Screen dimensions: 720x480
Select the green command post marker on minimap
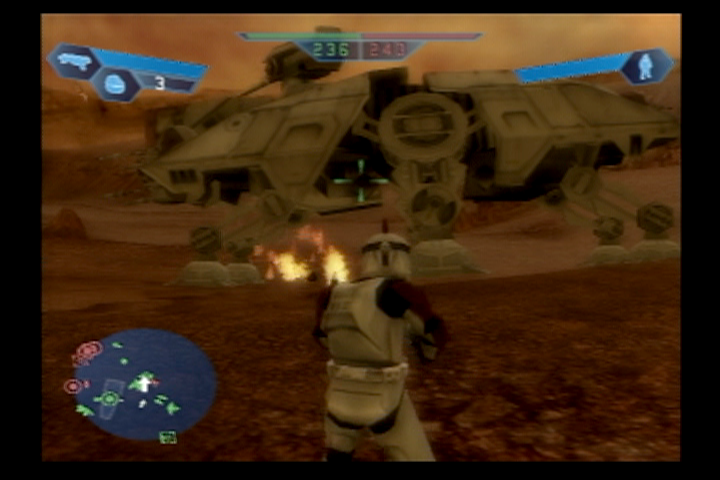109,398
